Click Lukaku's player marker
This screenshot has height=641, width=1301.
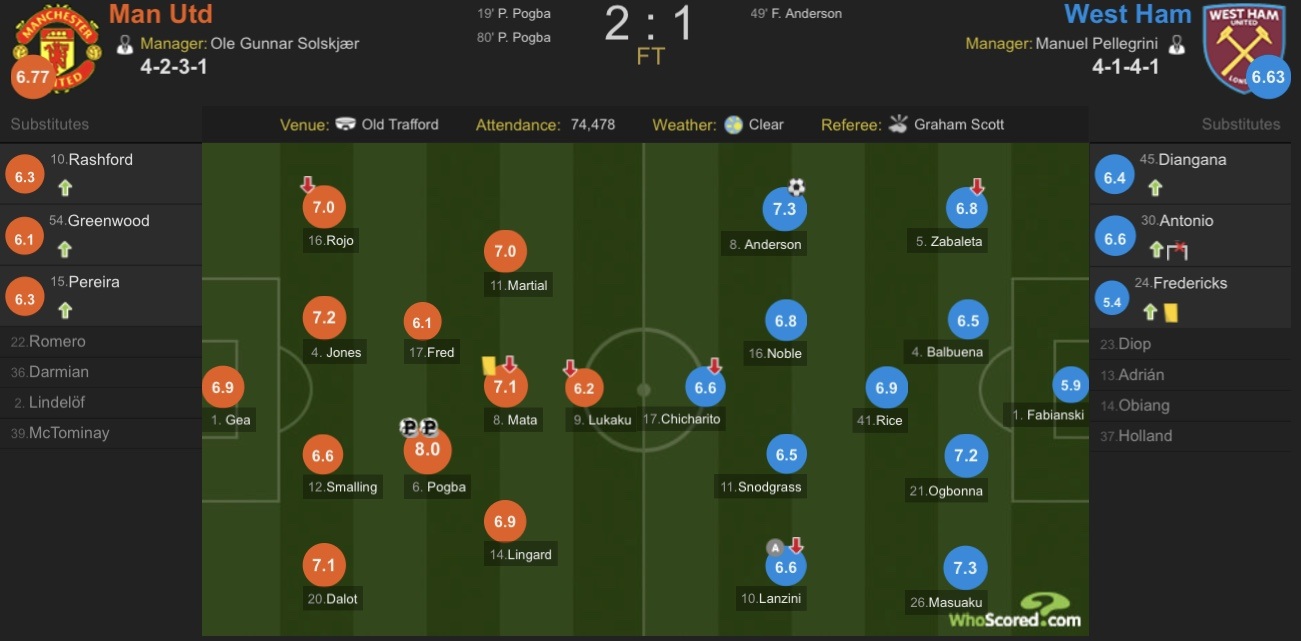pos(585,388)
